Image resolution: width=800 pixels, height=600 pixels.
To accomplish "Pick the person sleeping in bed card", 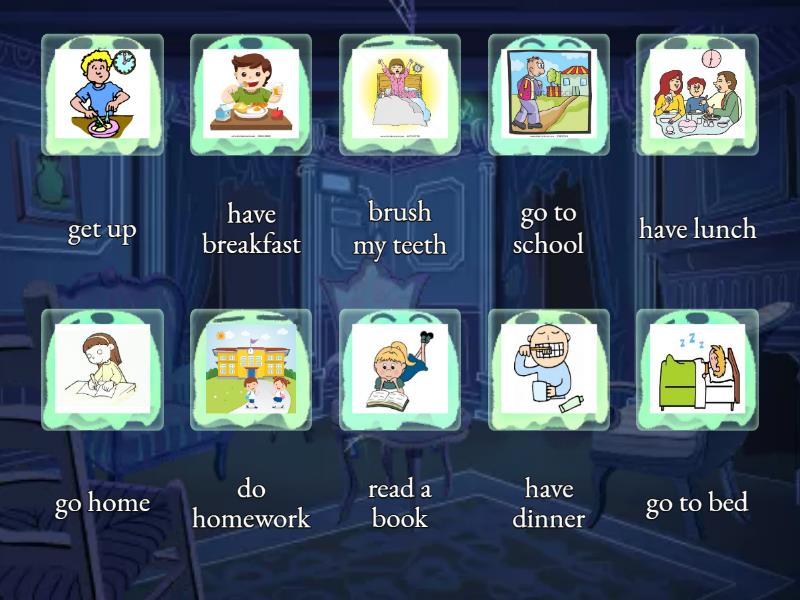I will click(x=697, y=369).
